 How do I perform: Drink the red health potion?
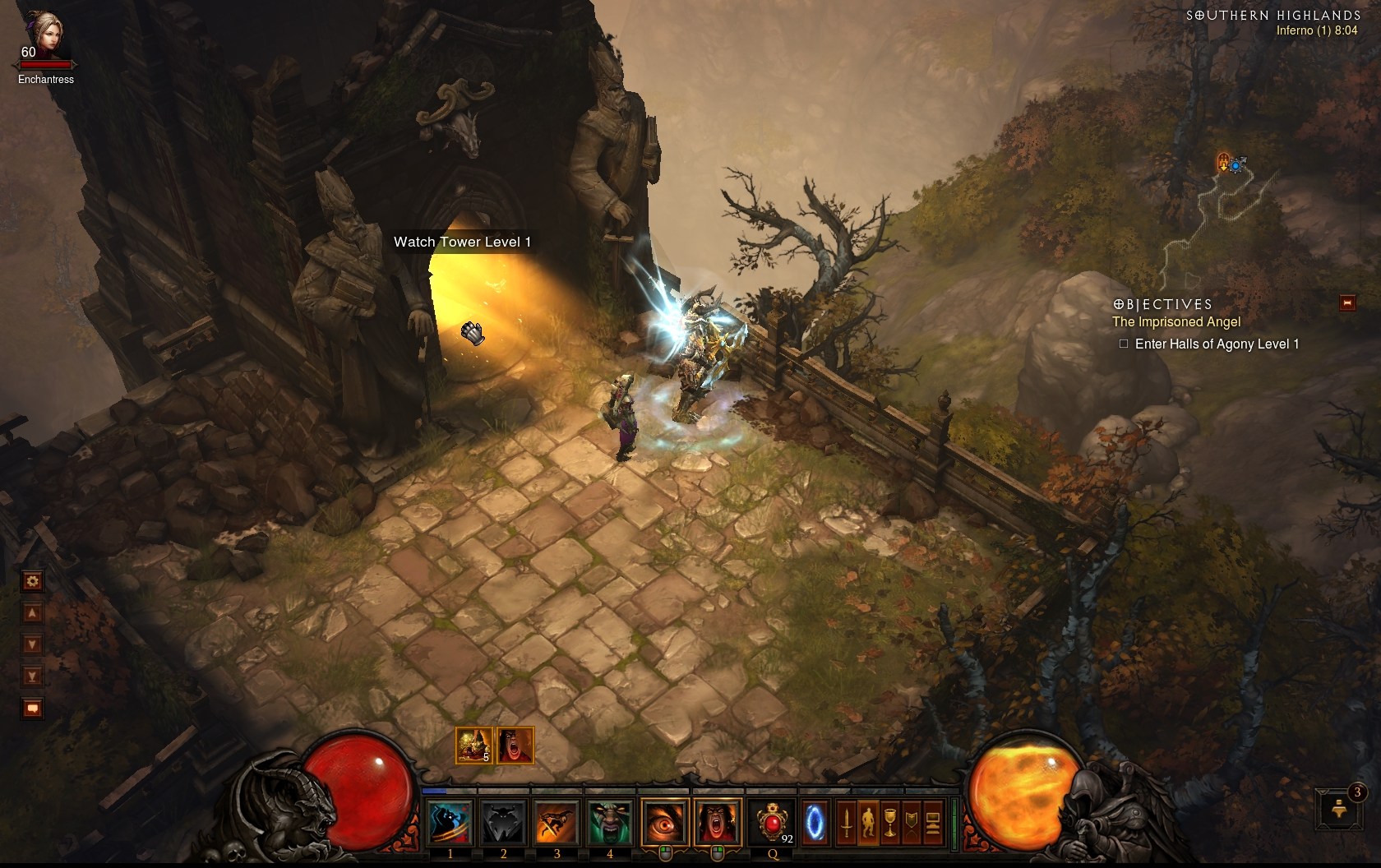point(773,822)
